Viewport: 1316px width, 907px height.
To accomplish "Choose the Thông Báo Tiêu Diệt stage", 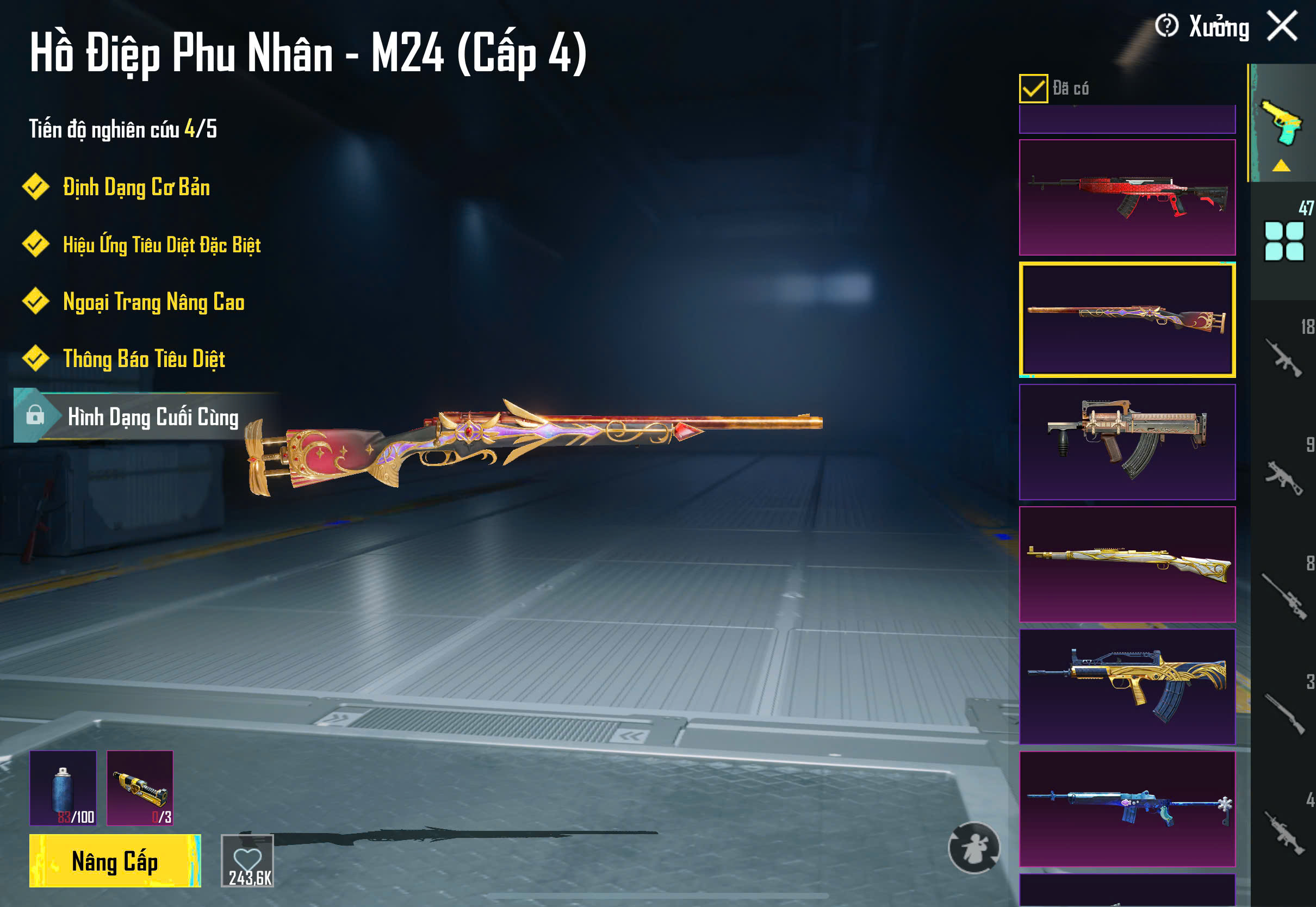I will 144,359.
